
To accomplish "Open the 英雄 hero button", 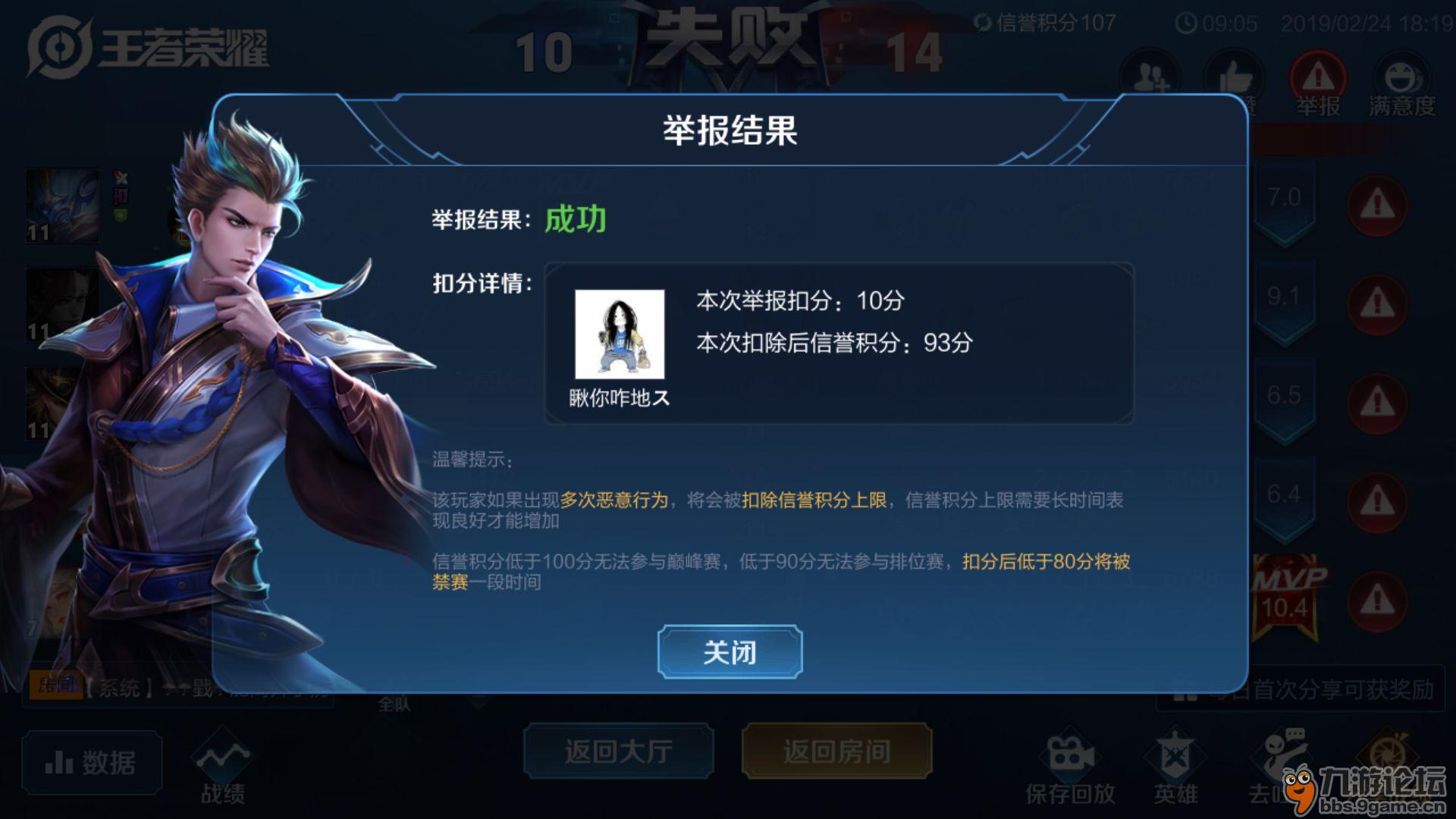I will 1175,766.
